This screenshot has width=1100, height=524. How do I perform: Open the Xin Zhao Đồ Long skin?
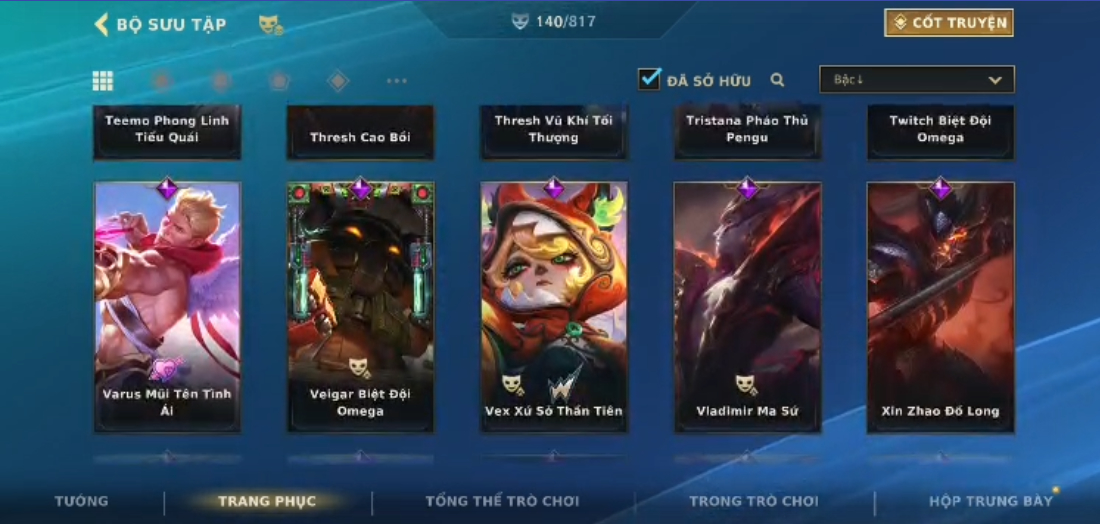point(940,306)
